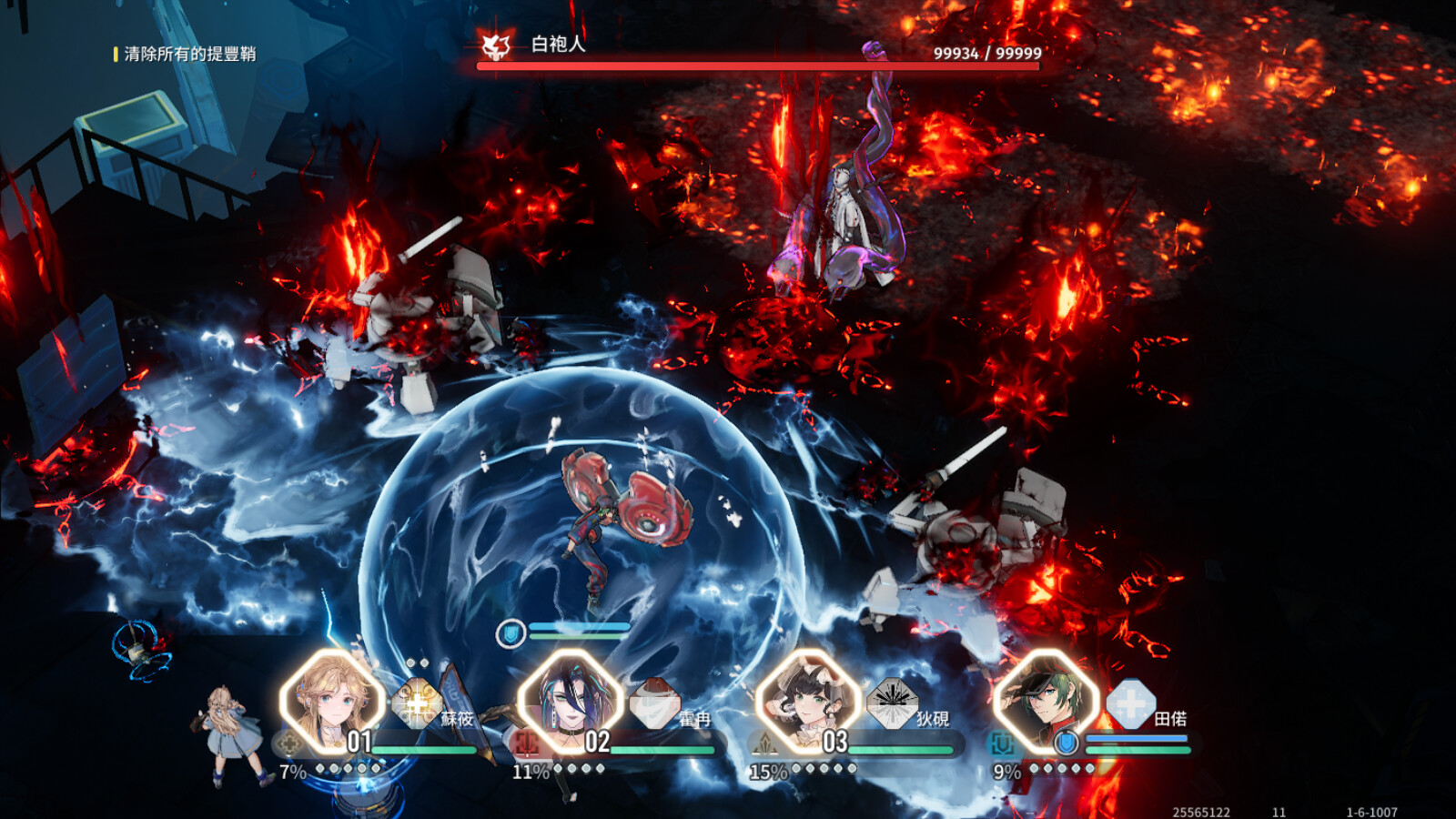The image size is (1456, 819).
Task: Expand the objective text 清除所有的提豐鞘
Action: (x=187, y=53)
